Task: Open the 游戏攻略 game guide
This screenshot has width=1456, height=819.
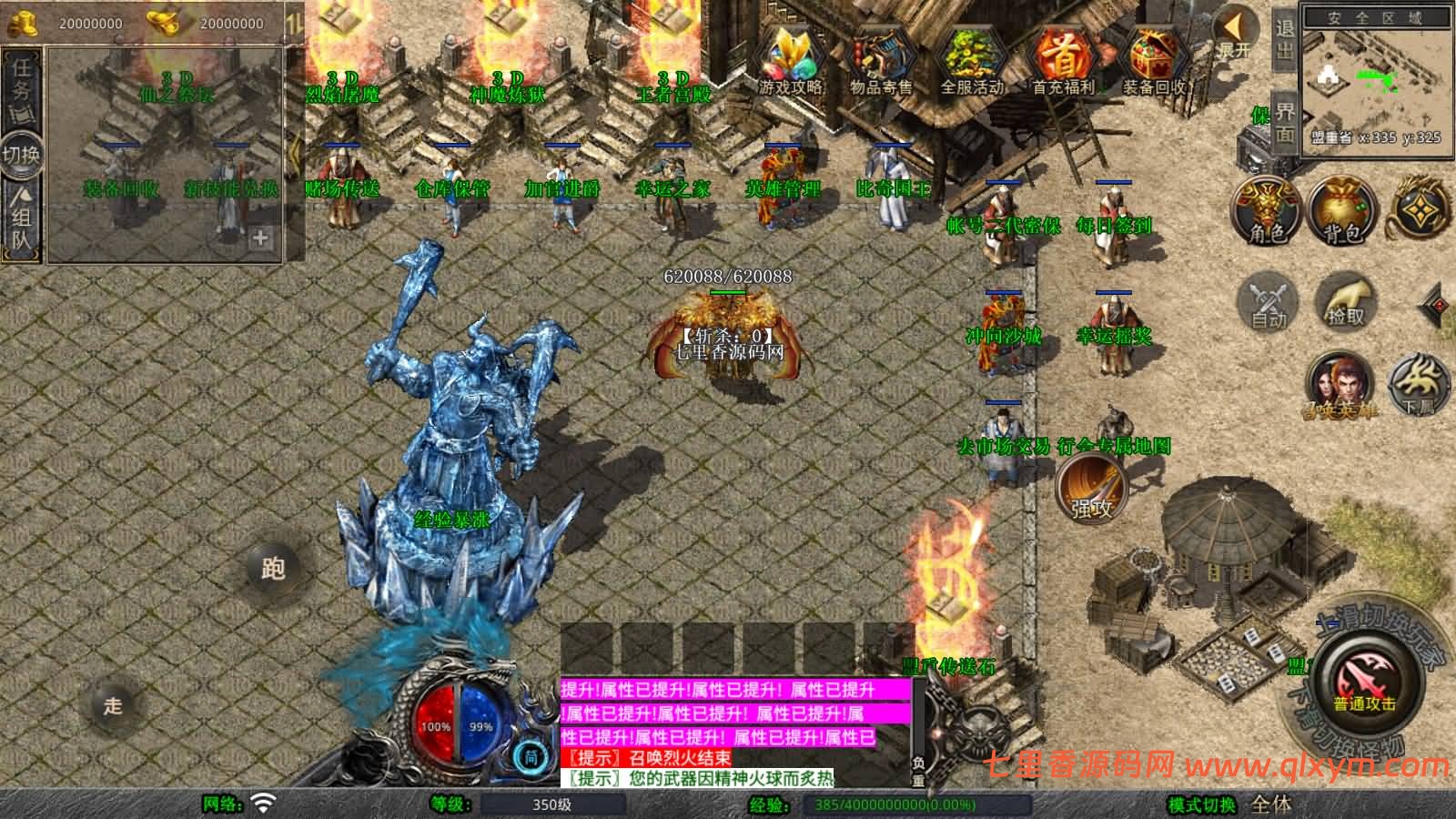Action: tap(791, 55)
